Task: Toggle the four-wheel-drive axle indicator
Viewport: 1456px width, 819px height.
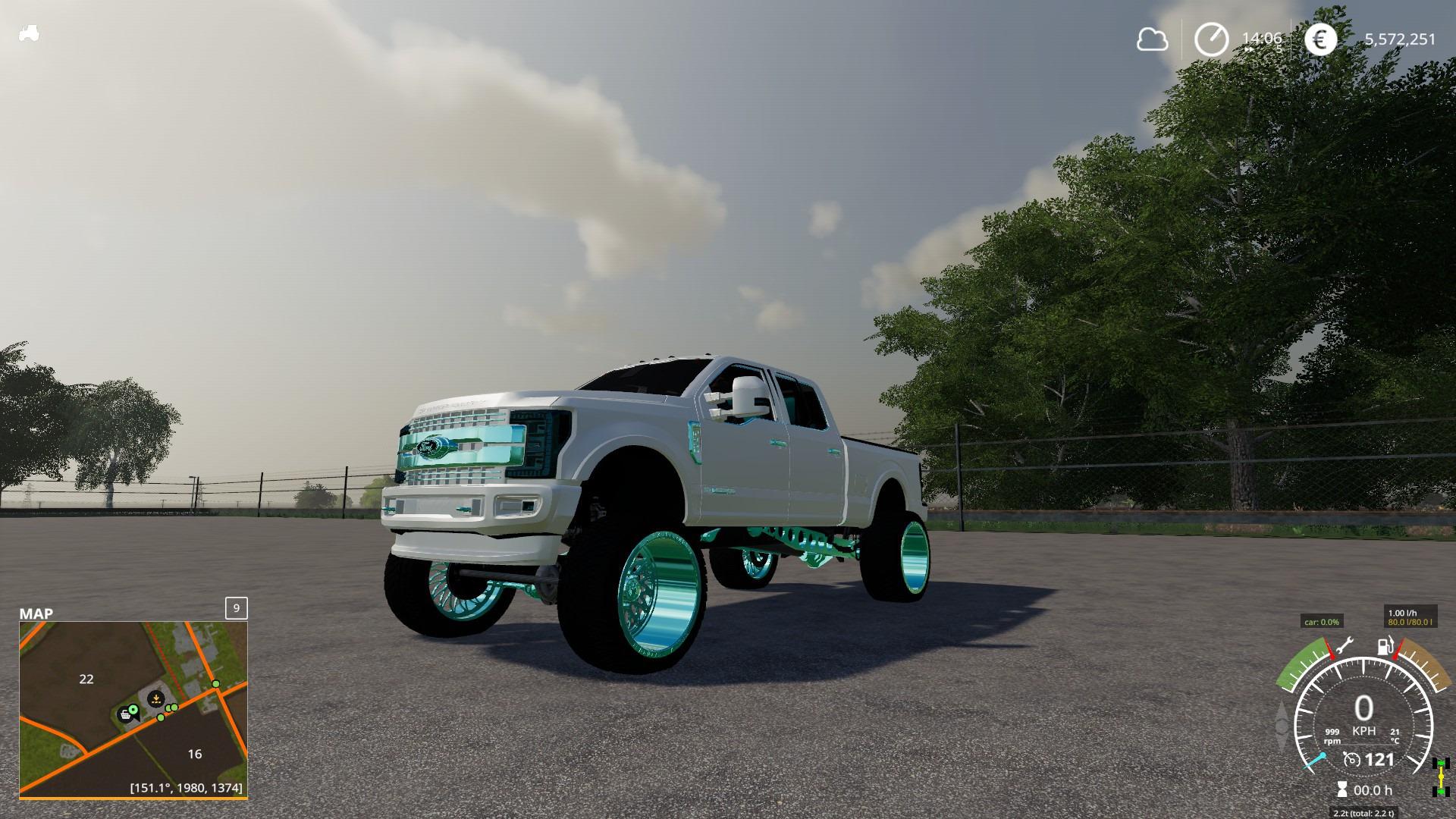Action: [1439, 775]
